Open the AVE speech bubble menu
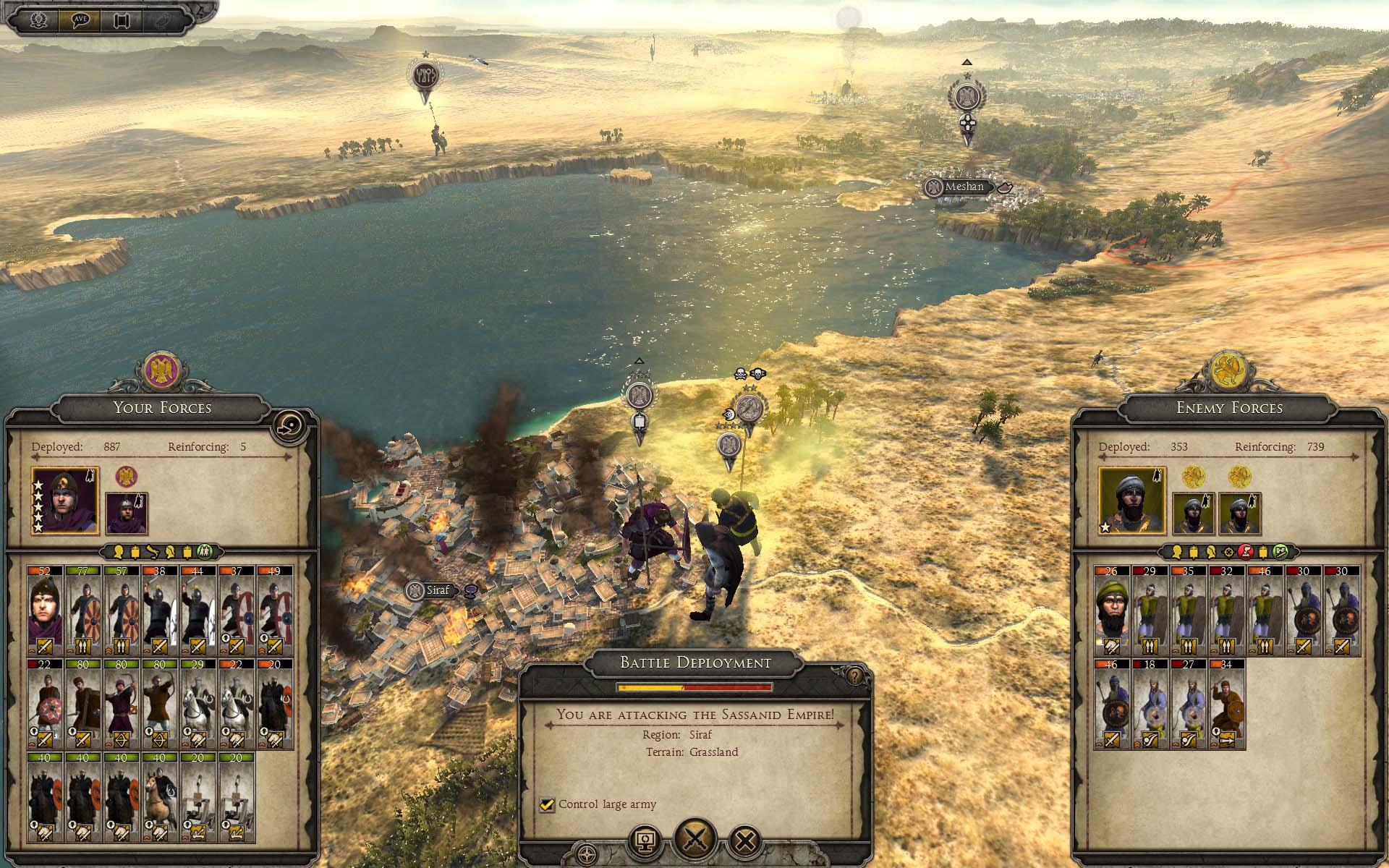This screenshot has height=868, width=1389. tap(80, 20)
